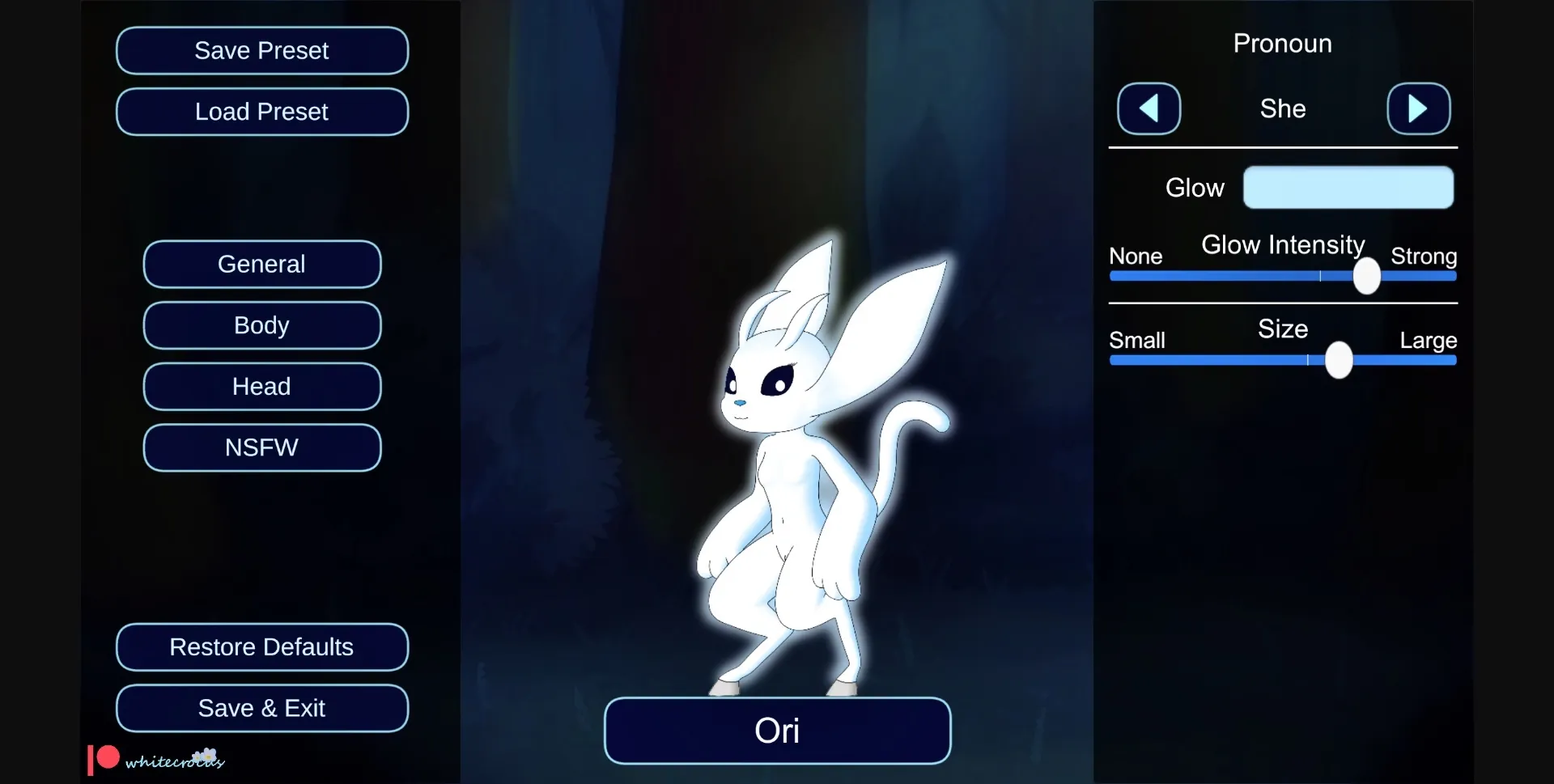Click the 'whitecrocus' signature link
Viewport: 1554px width, 784px height.
coord(174,761)
